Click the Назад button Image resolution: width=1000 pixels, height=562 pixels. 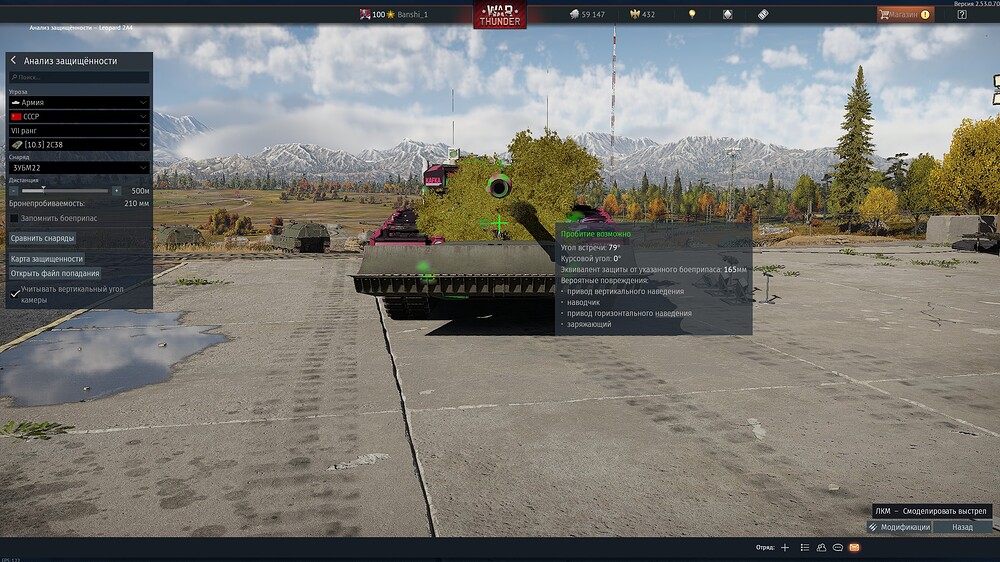pyautogui.click(x=962, y=527)
